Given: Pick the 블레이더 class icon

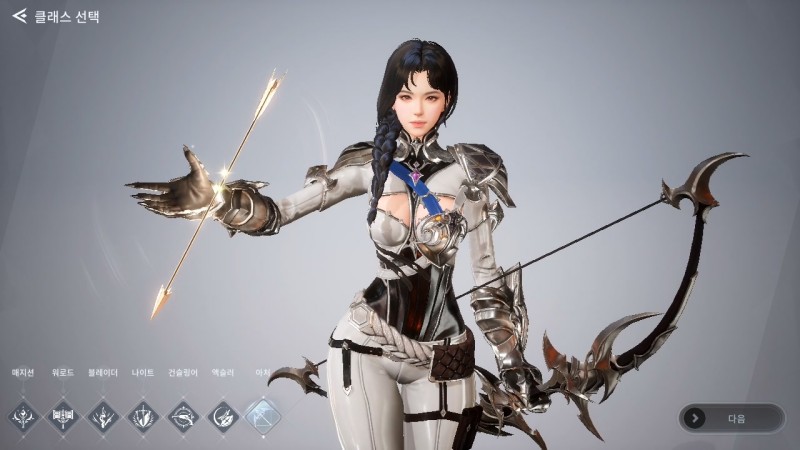Looking at the screenshot, I should point(103,413).
